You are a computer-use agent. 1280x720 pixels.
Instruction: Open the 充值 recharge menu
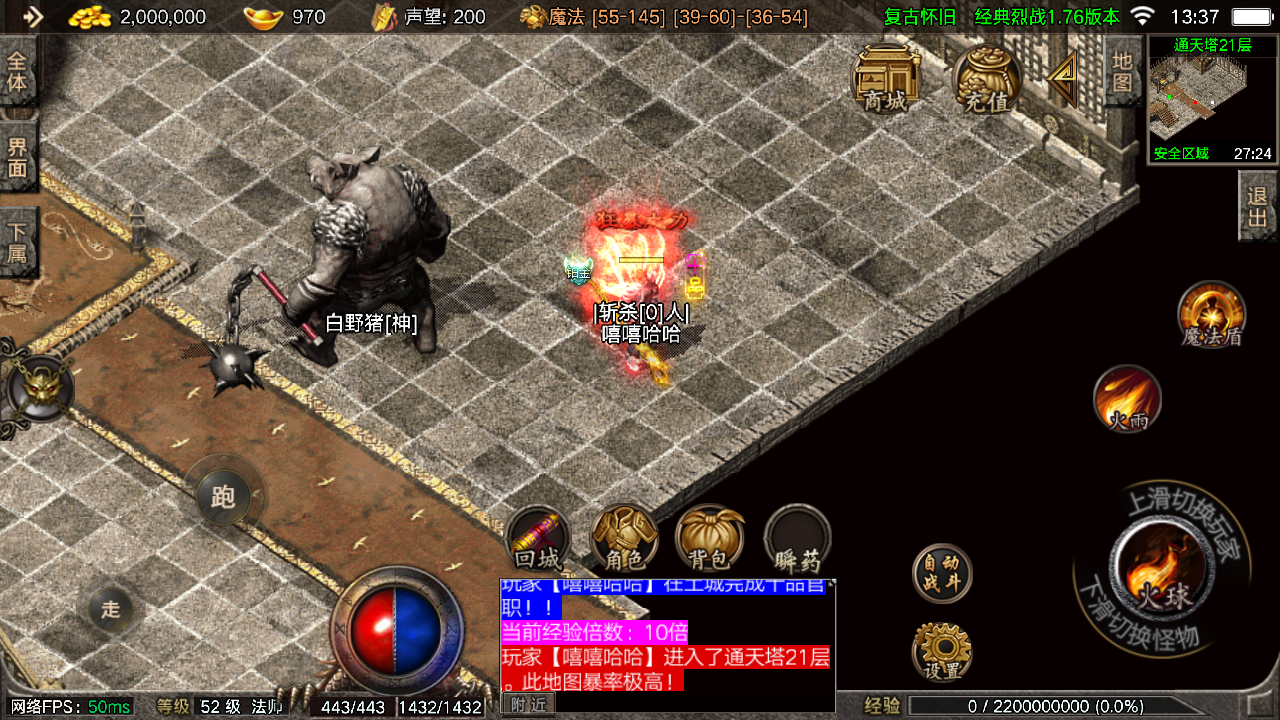(x=986, y=78)
